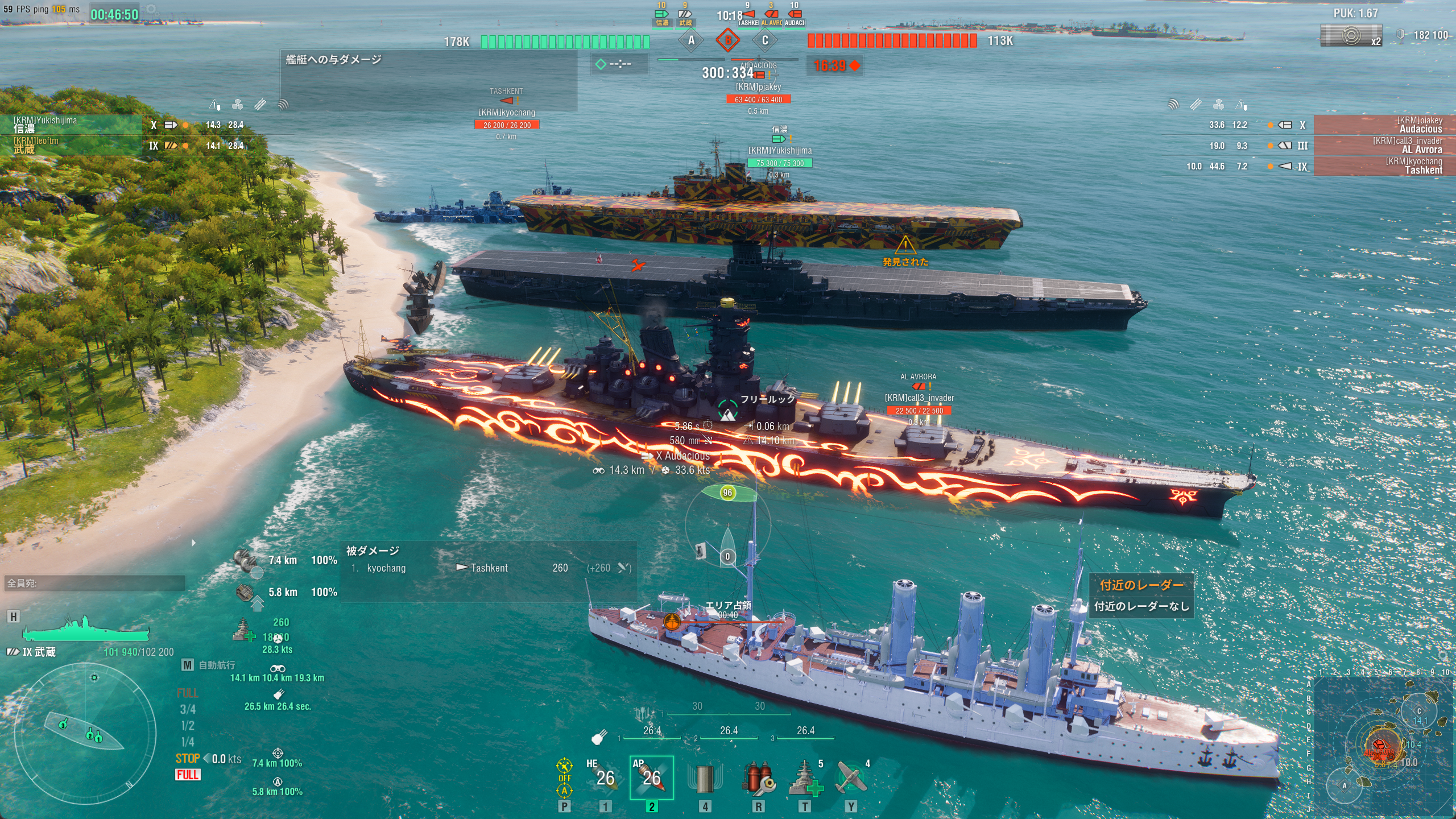Select capture point C on the minimap

pos(1419,712)
